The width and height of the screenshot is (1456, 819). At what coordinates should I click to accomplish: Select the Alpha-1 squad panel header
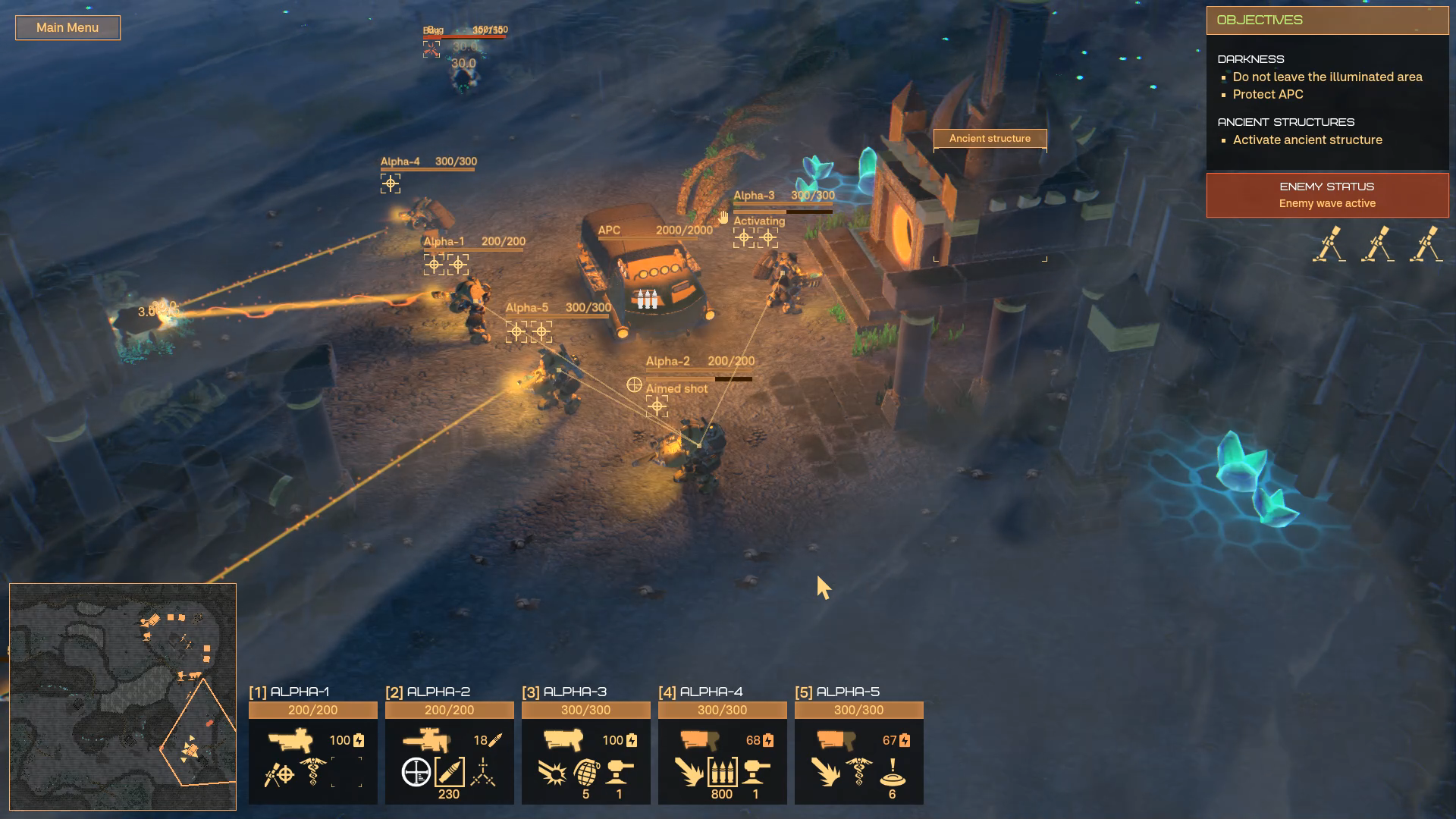[312, 692]
